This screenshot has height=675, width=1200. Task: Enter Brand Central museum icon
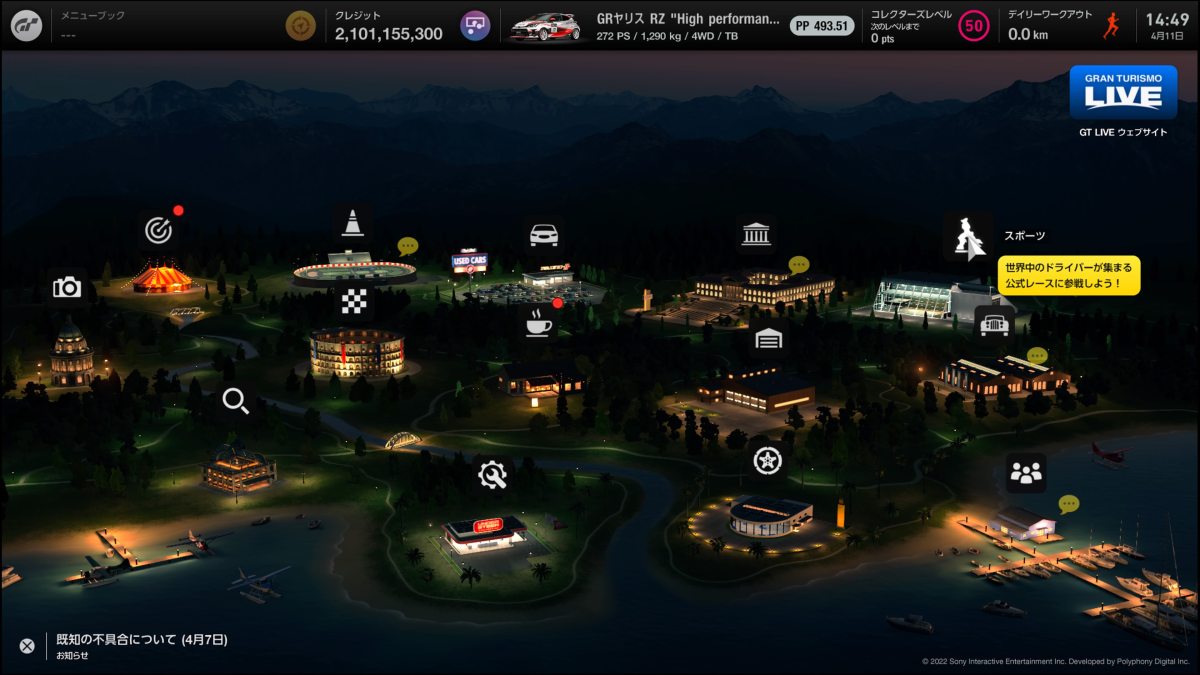[x=756, y=236]
